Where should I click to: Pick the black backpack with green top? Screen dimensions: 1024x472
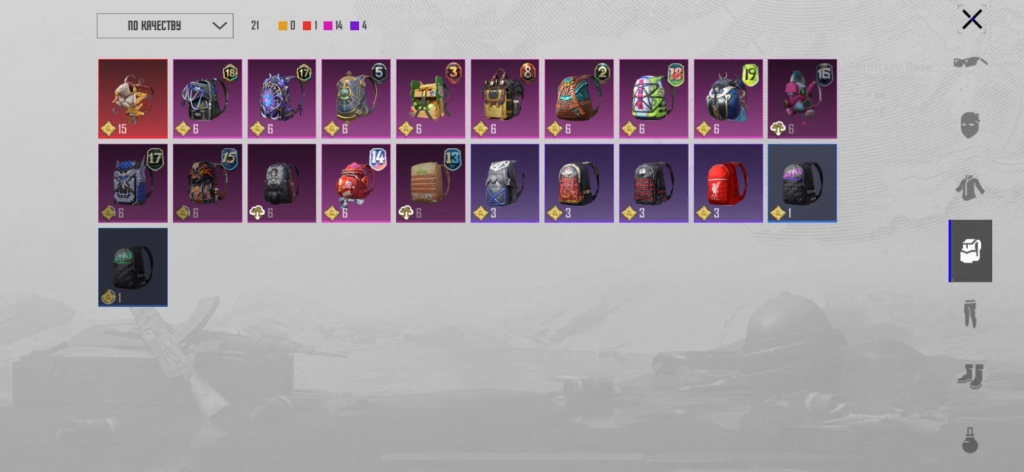pyautogui.click(x=133, y=267)
